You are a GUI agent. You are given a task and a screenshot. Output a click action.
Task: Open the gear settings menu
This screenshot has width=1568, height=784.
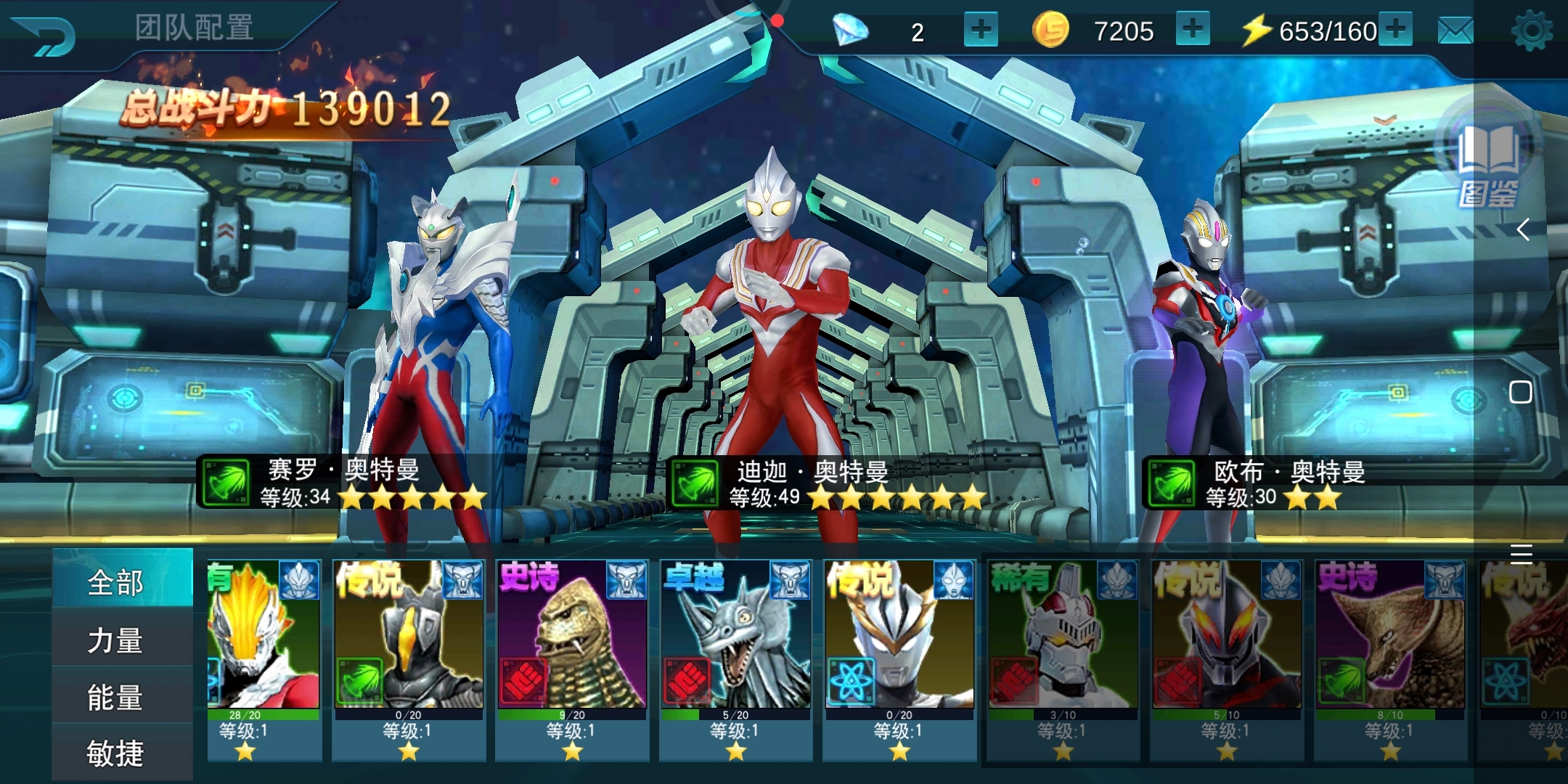coord(1531,31)
